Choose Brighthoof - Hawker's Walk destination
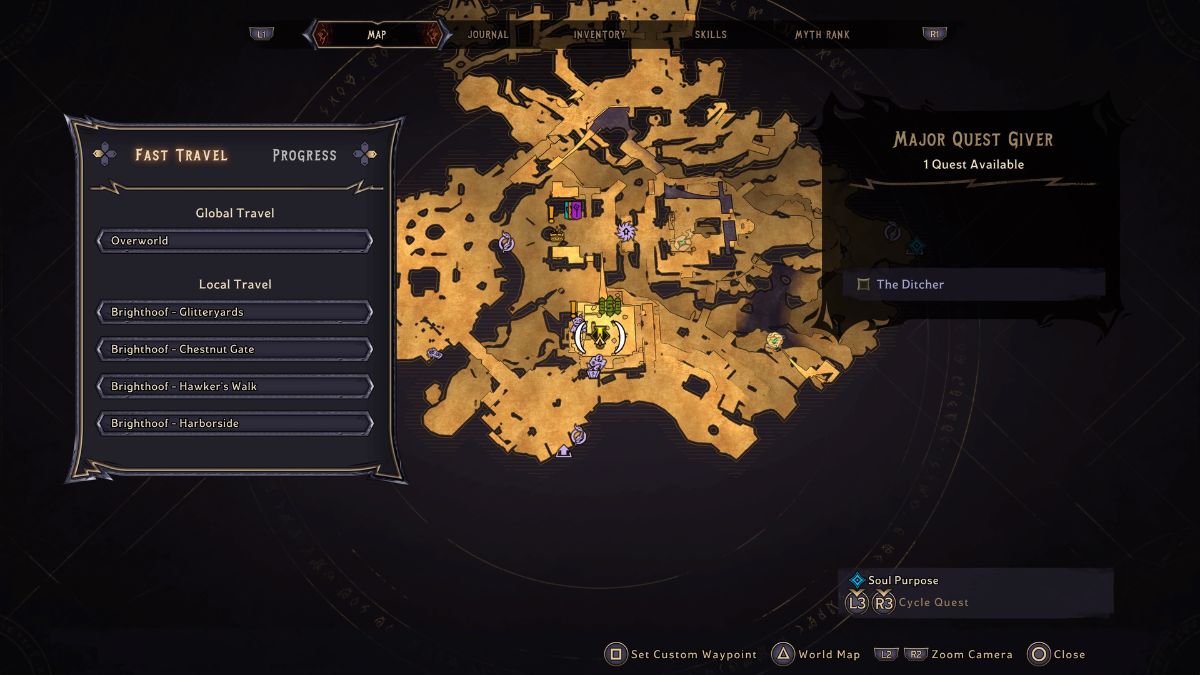1200x675 pixels. click(x=235, y=386)
